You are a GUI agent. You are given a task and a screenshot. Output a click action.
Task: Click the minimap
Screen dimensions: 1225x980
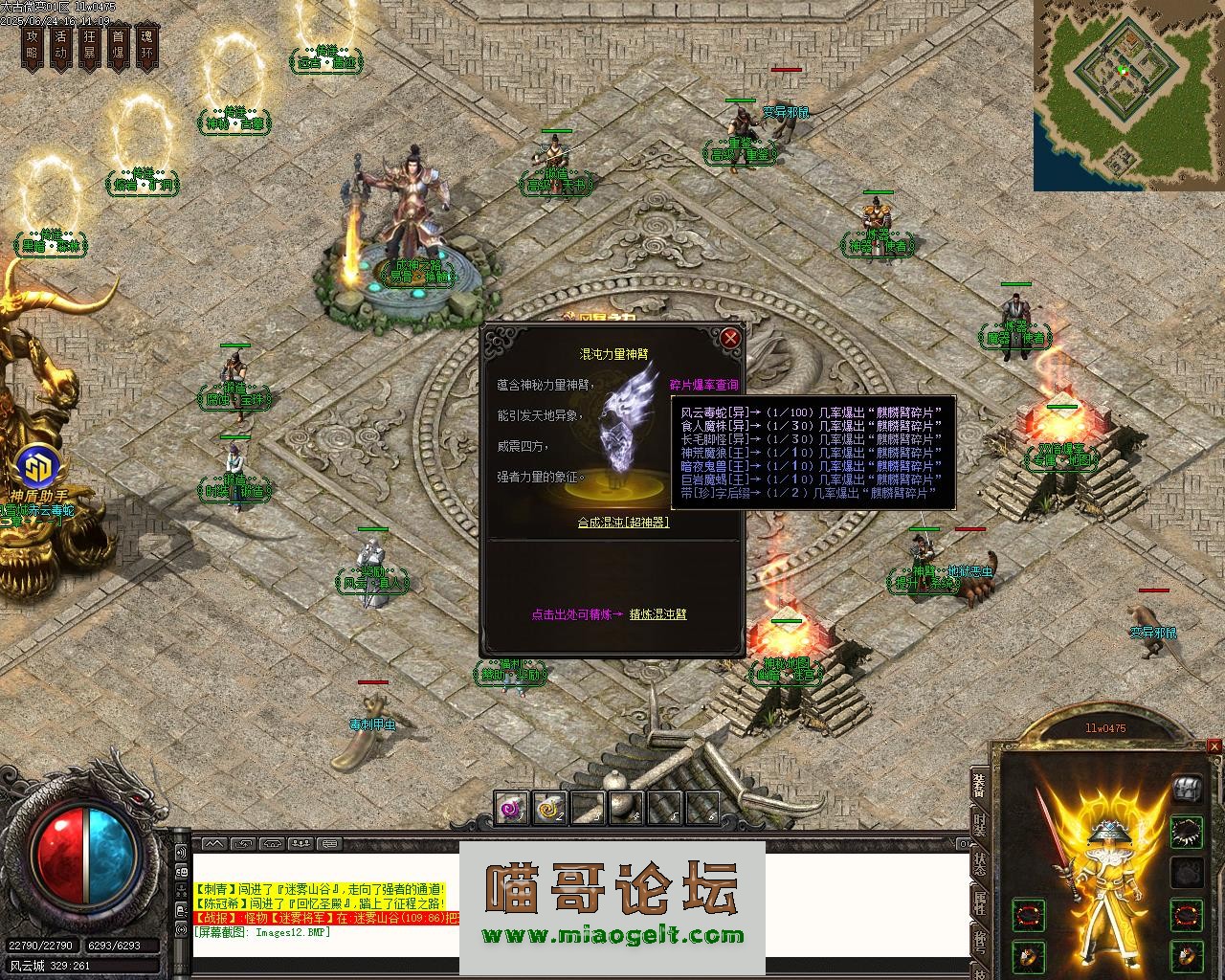(x=1128, y=95)
